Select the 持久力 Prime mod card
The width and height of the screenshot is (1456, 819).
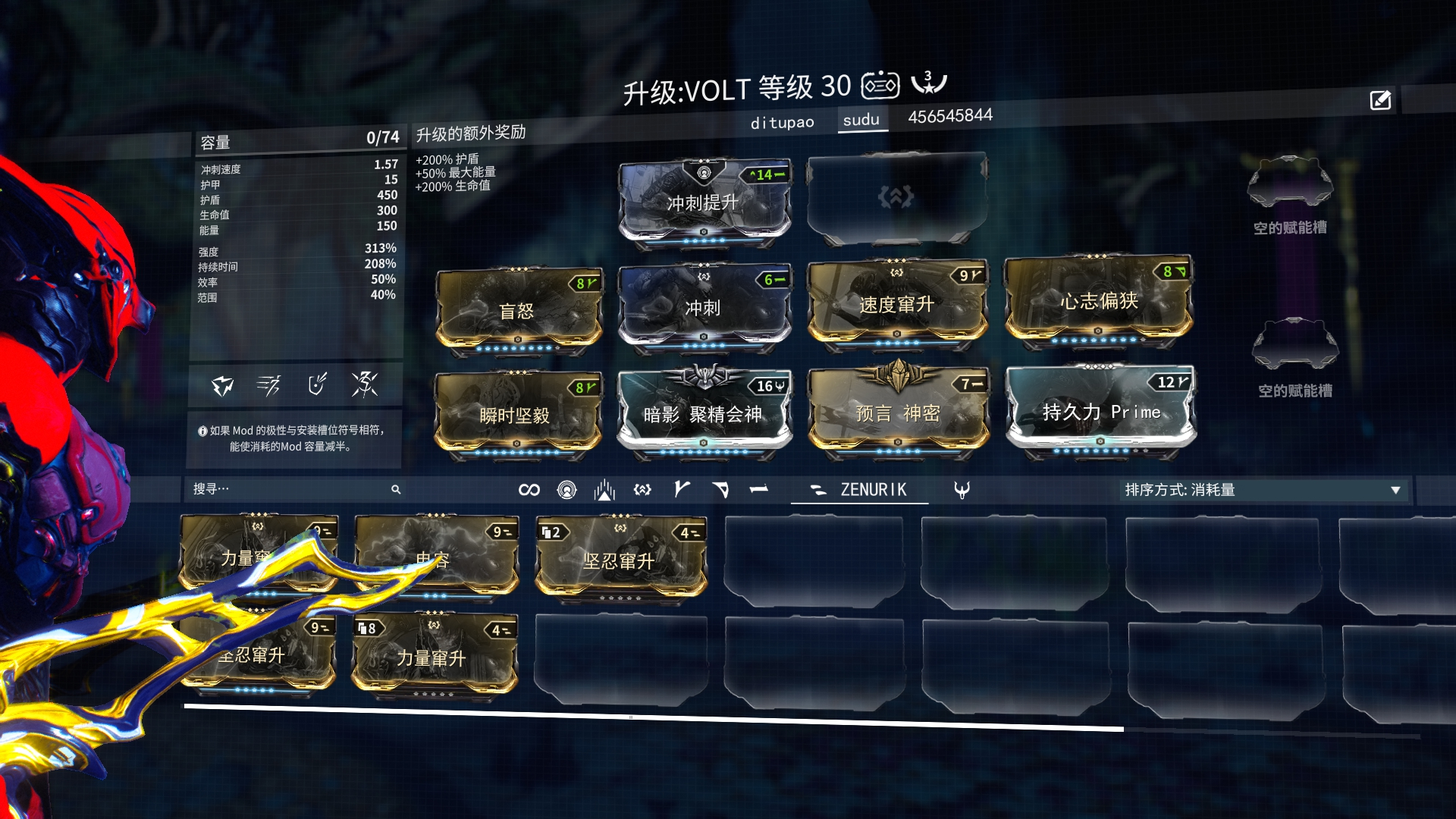tap(1100, 412)
